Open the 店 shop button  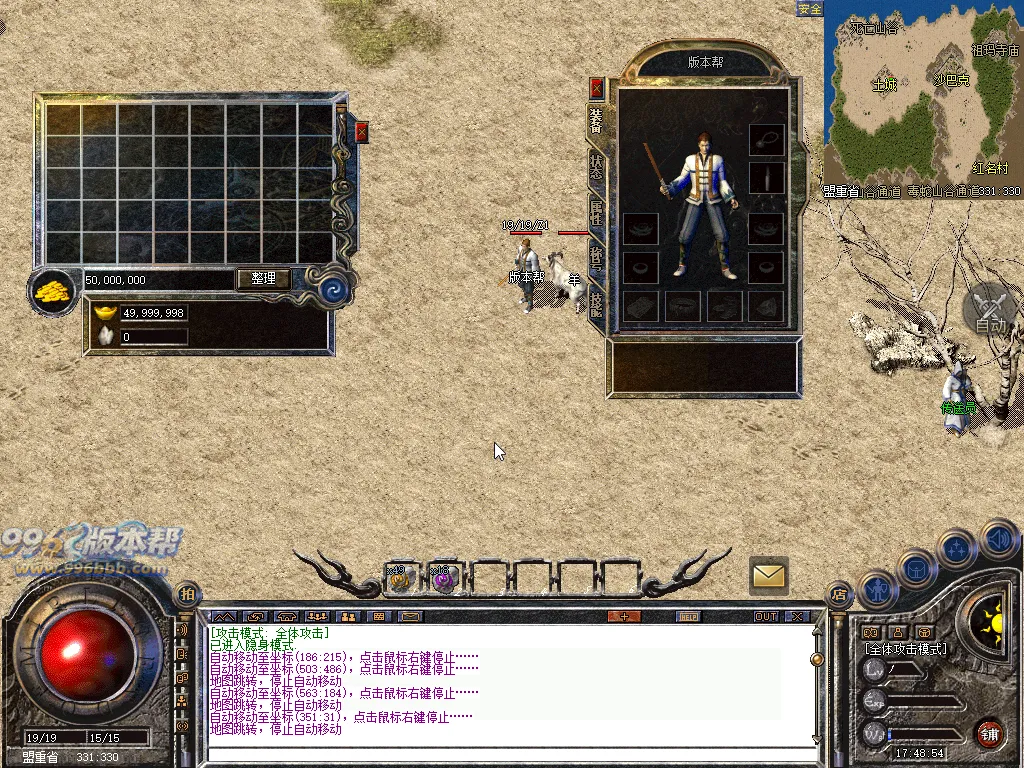pyautogui.click(x=838, y=595)
